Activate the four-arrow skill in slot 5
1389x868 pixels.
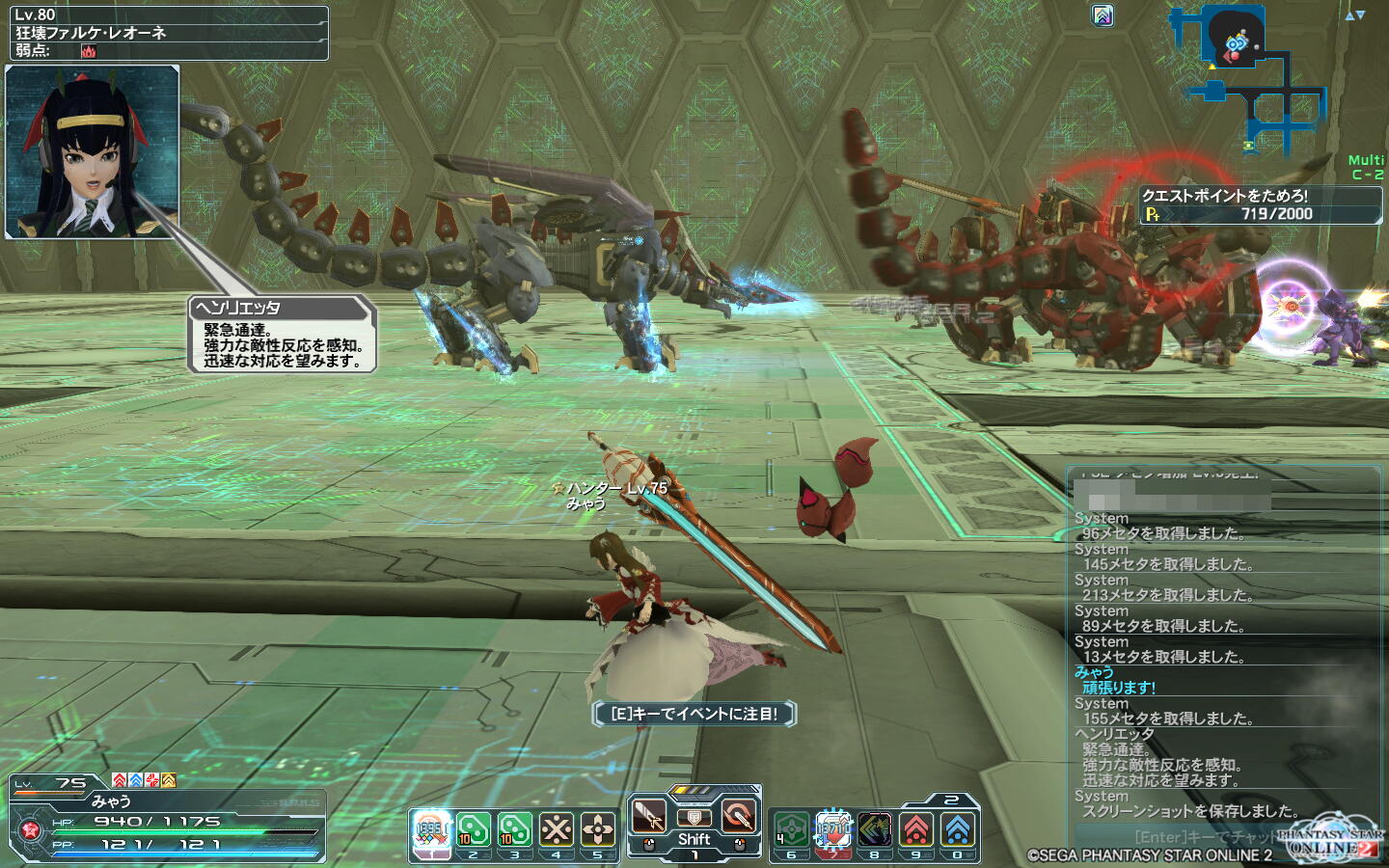[x=597, y=829]
